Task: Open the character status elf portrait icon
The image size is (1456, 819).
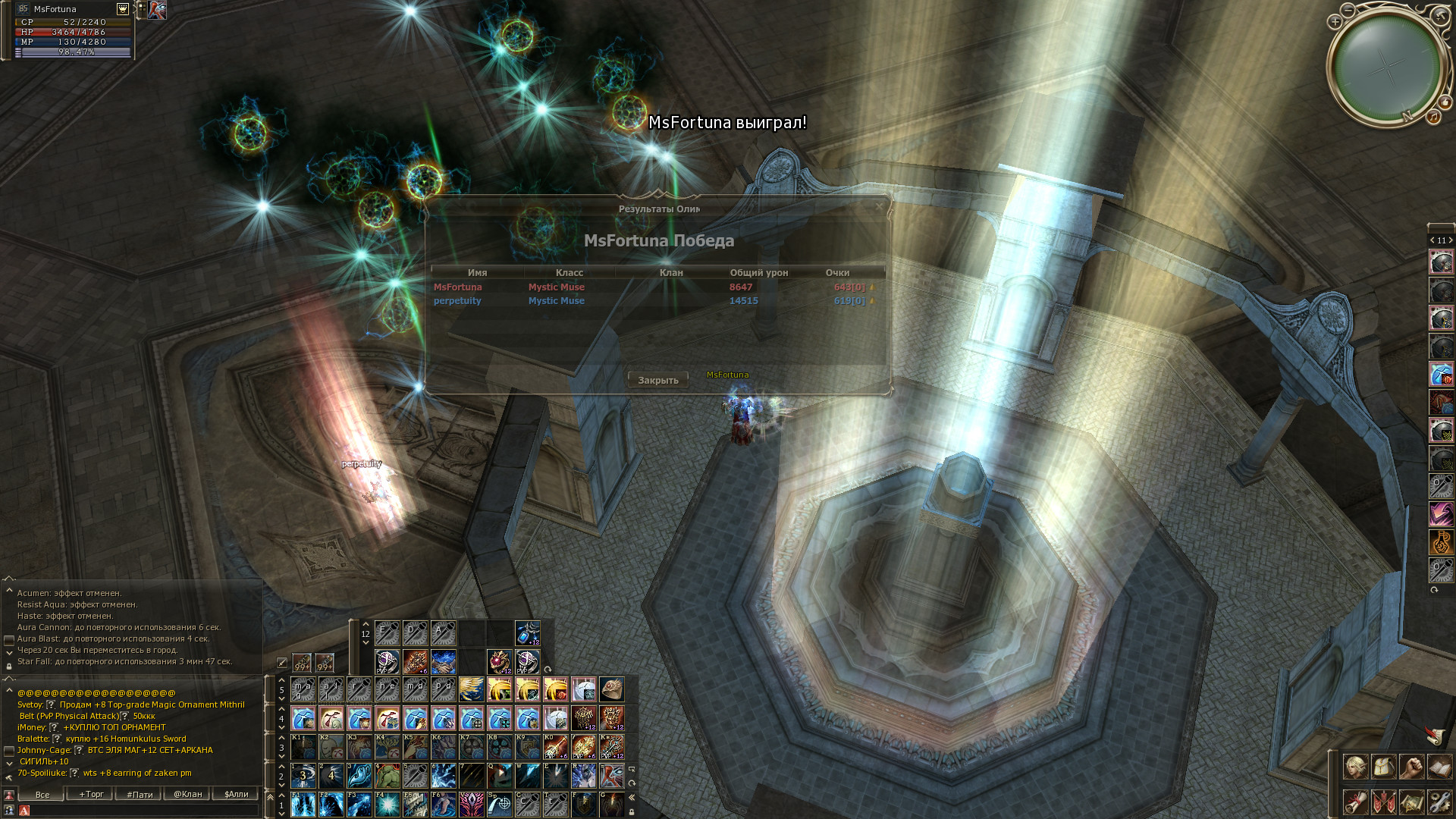Action: 1355,767
